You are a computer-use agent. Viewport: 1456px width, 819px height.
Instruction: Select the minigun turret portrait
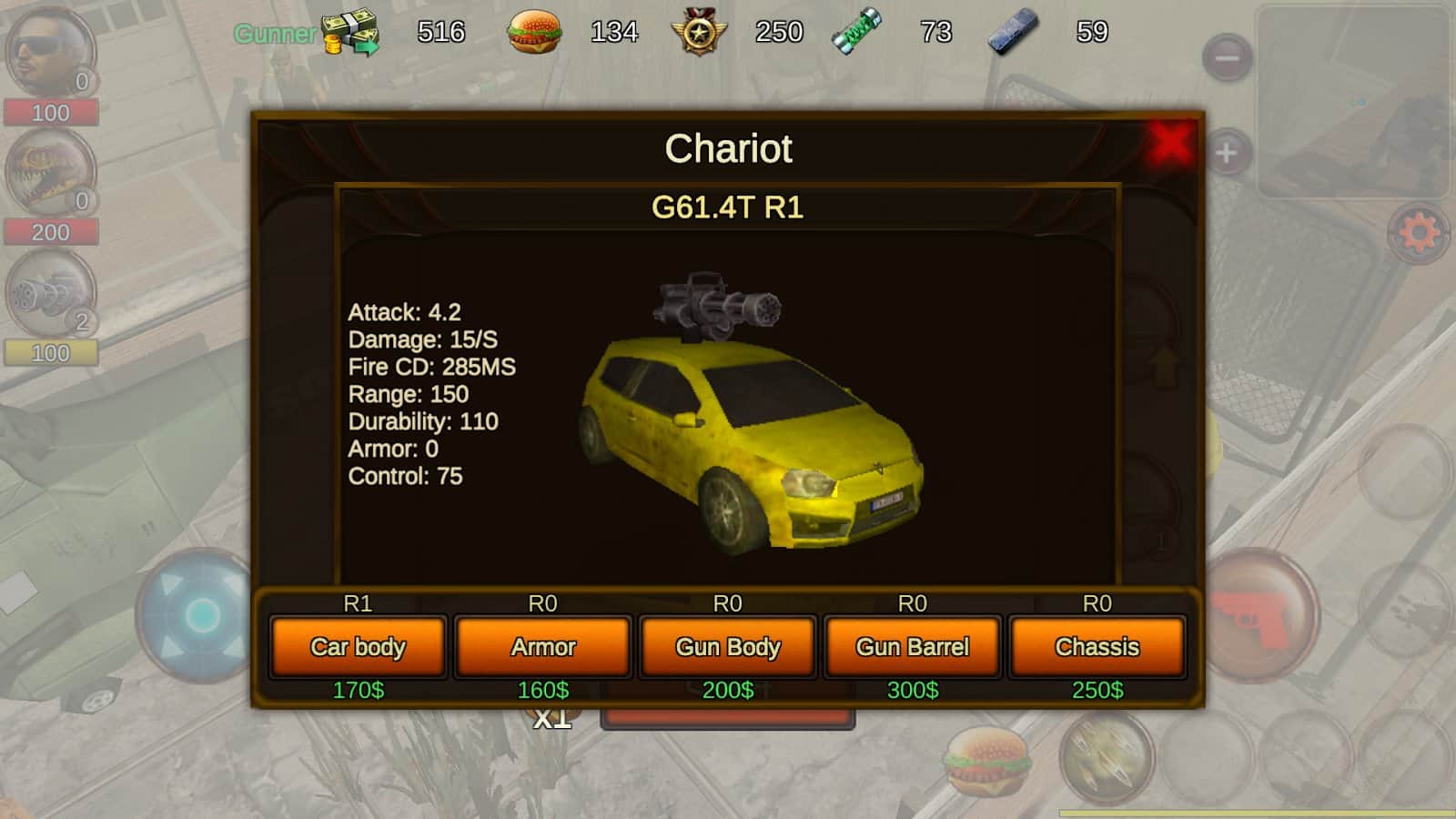point(50,293)
